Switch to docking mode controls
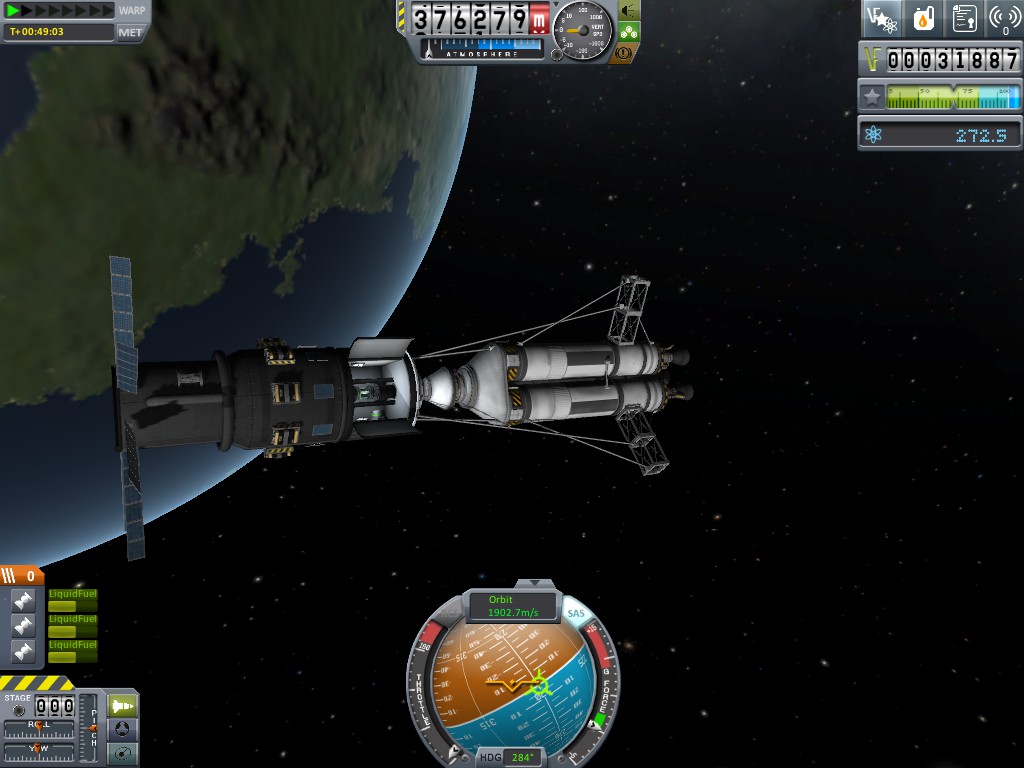Screen dimensions: 1024x768 (122, 729)
